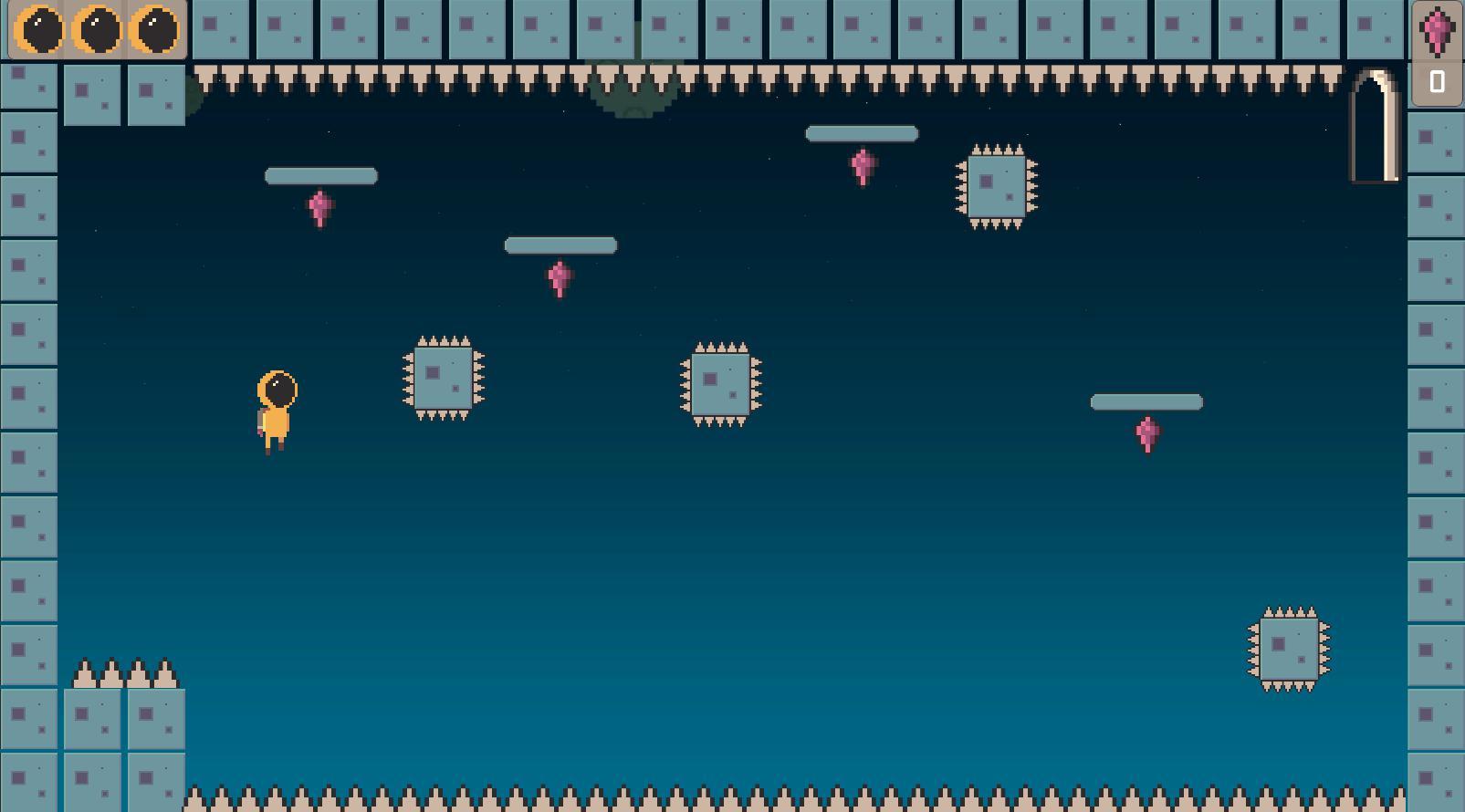Click the gem under the right-side platform
Viewport: 1465px width, 812px height.
pyautogui.click(x=1147, y=434)
